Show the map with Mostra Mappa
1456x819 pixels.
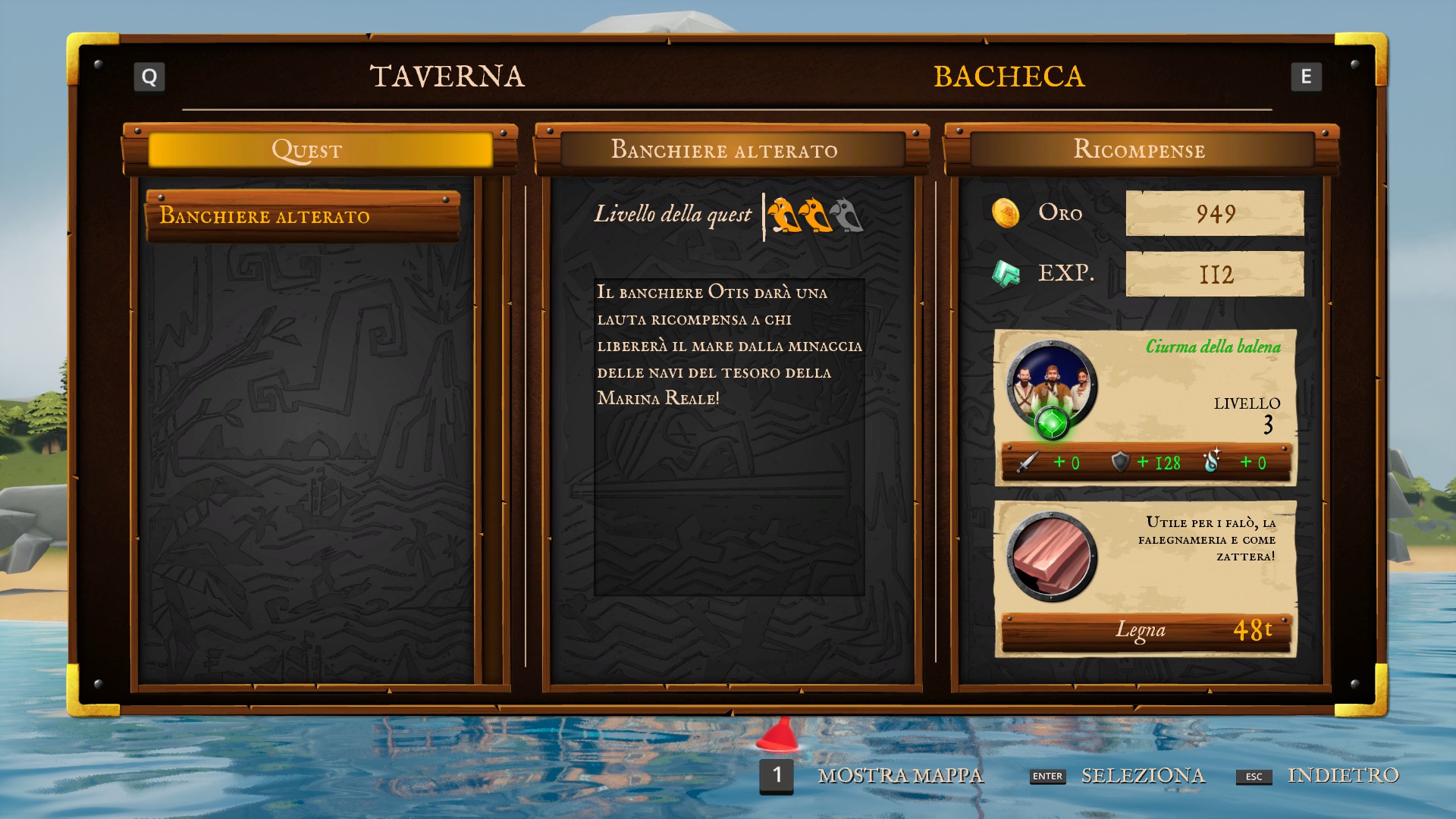coord(899,775)
